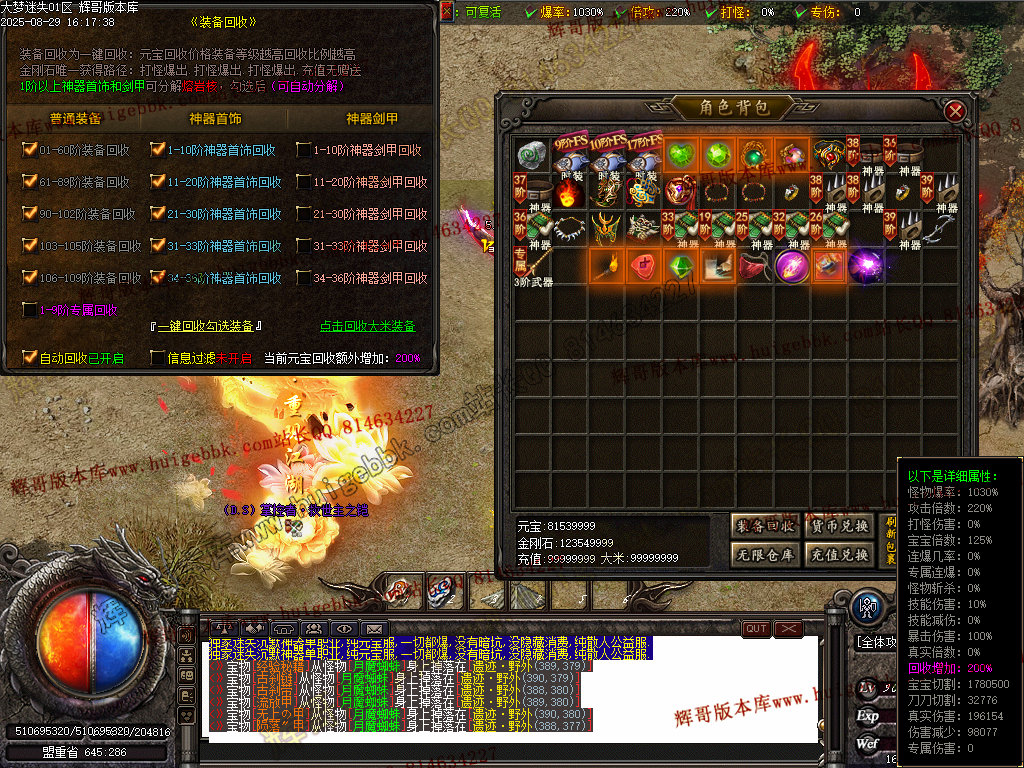Open the 装备回收 equipment recycle button
1024x768 pixels.
765,526
